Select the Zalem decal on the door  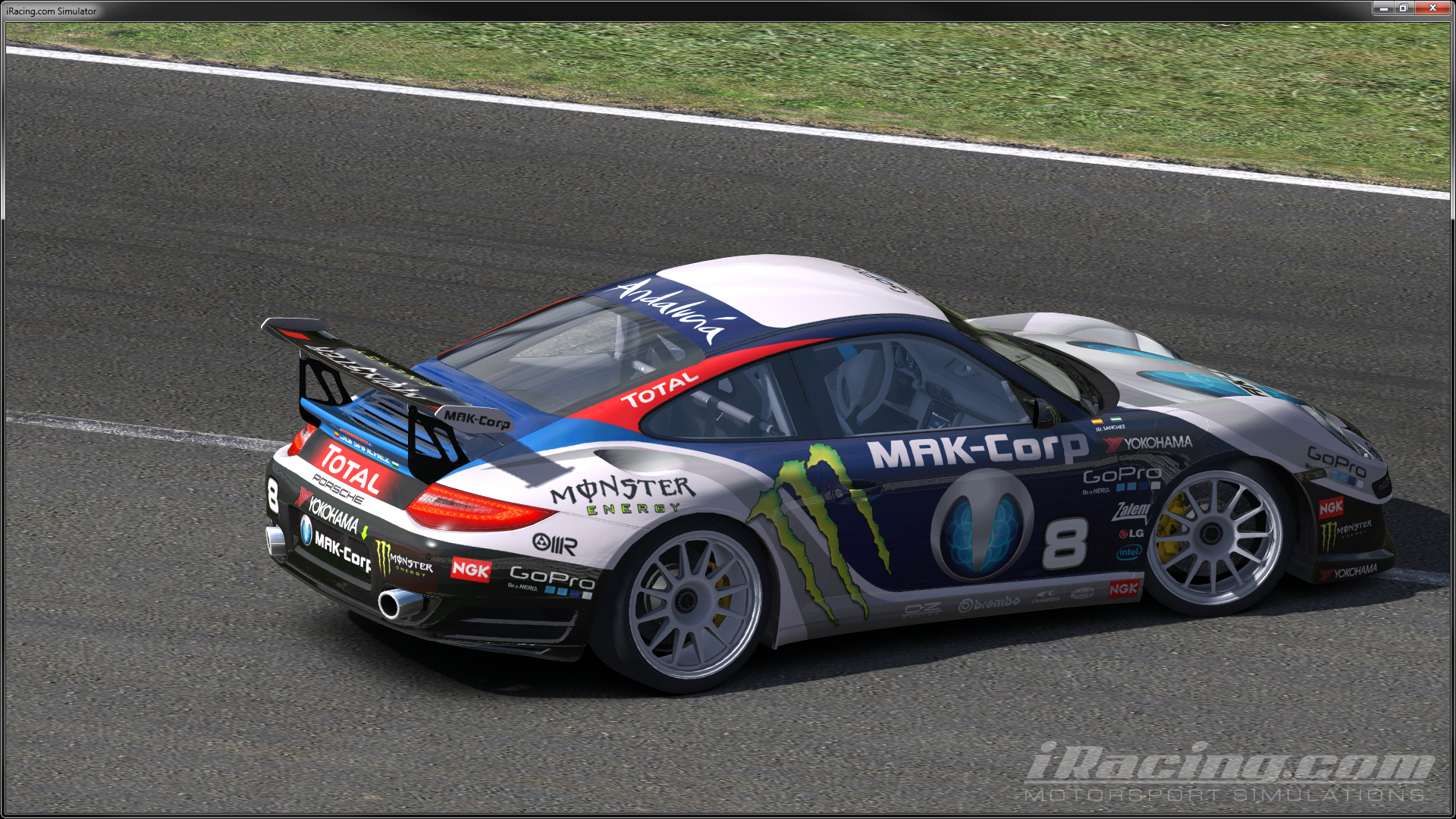[x=1131, y=512]
